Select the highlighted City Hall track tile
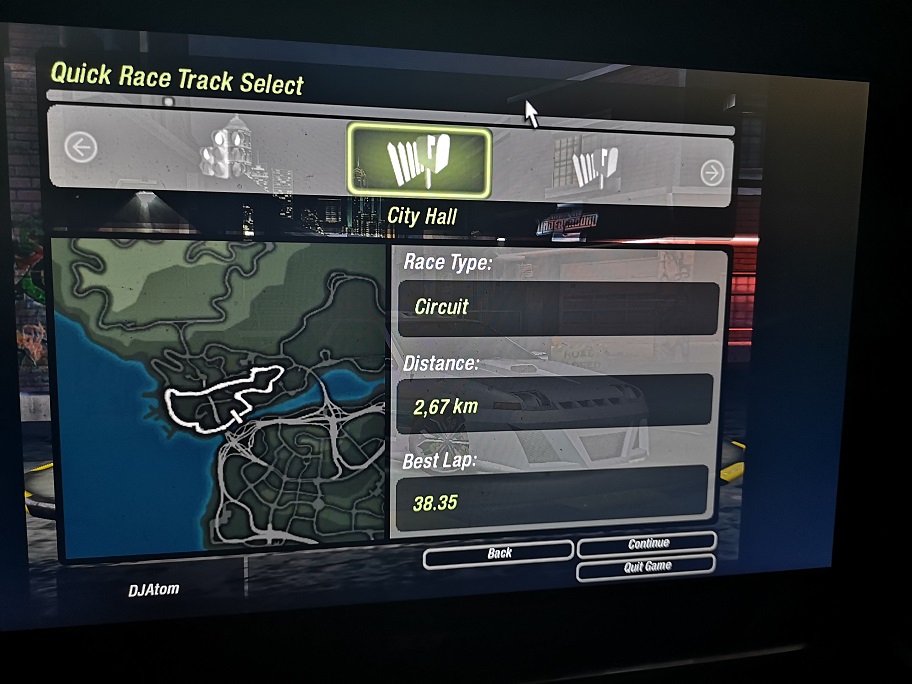The image size is (912, 684). [x=419, y=162]
